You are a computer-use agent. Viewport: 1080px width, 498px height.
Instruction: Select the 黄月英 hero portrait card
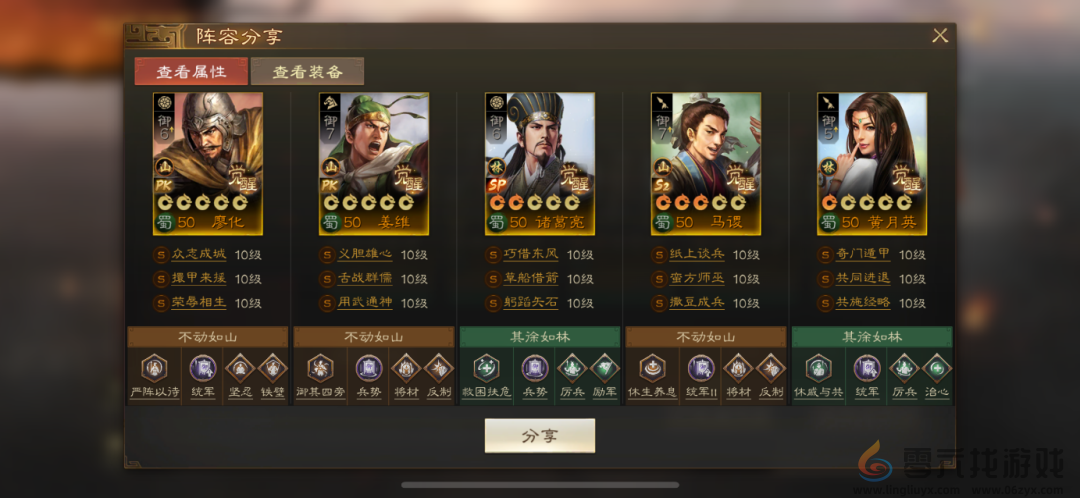point(872,163)
